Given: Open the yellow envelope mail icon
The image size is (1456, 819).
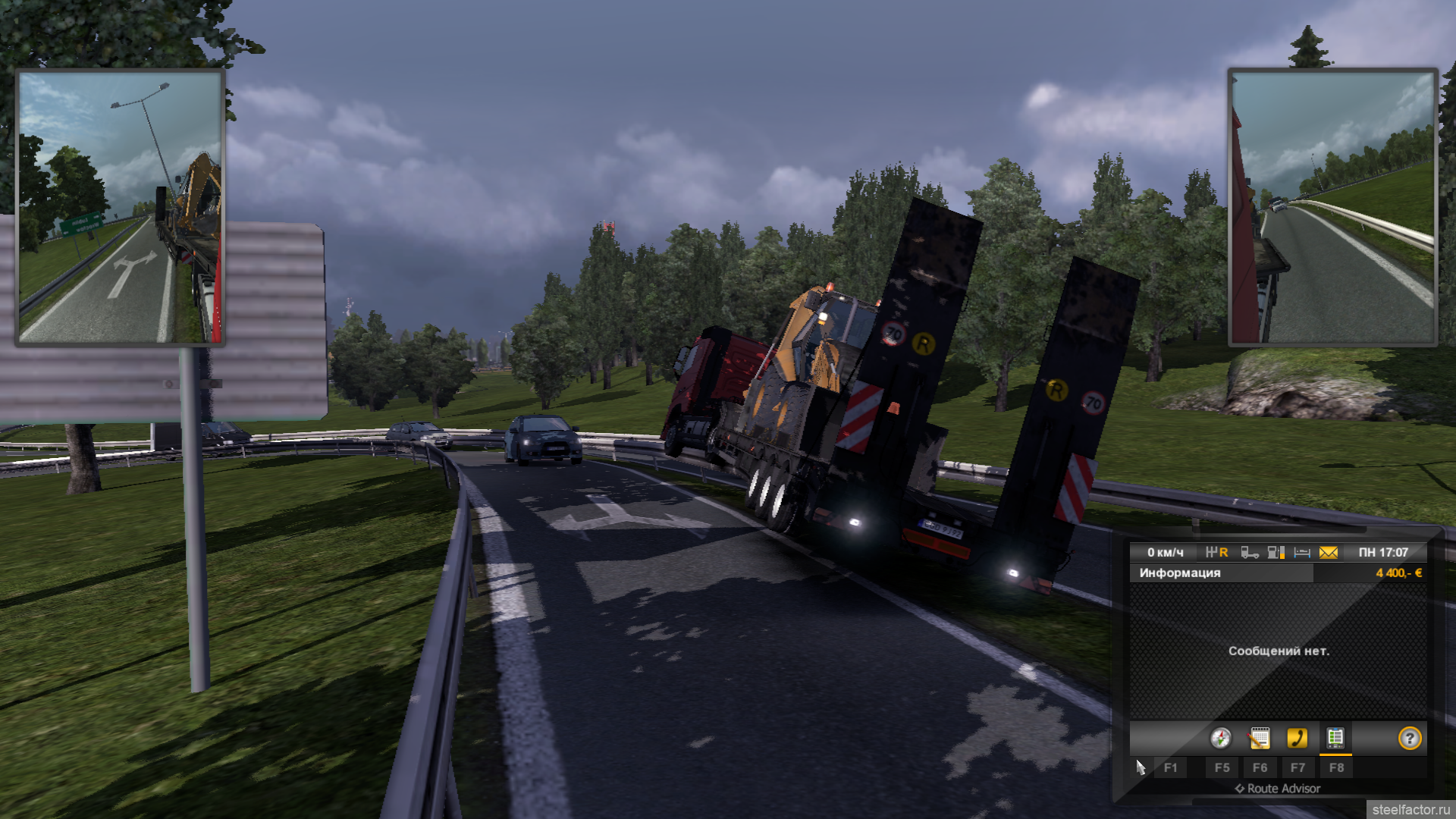Looking at the screenshot, I should (1328, 553).
